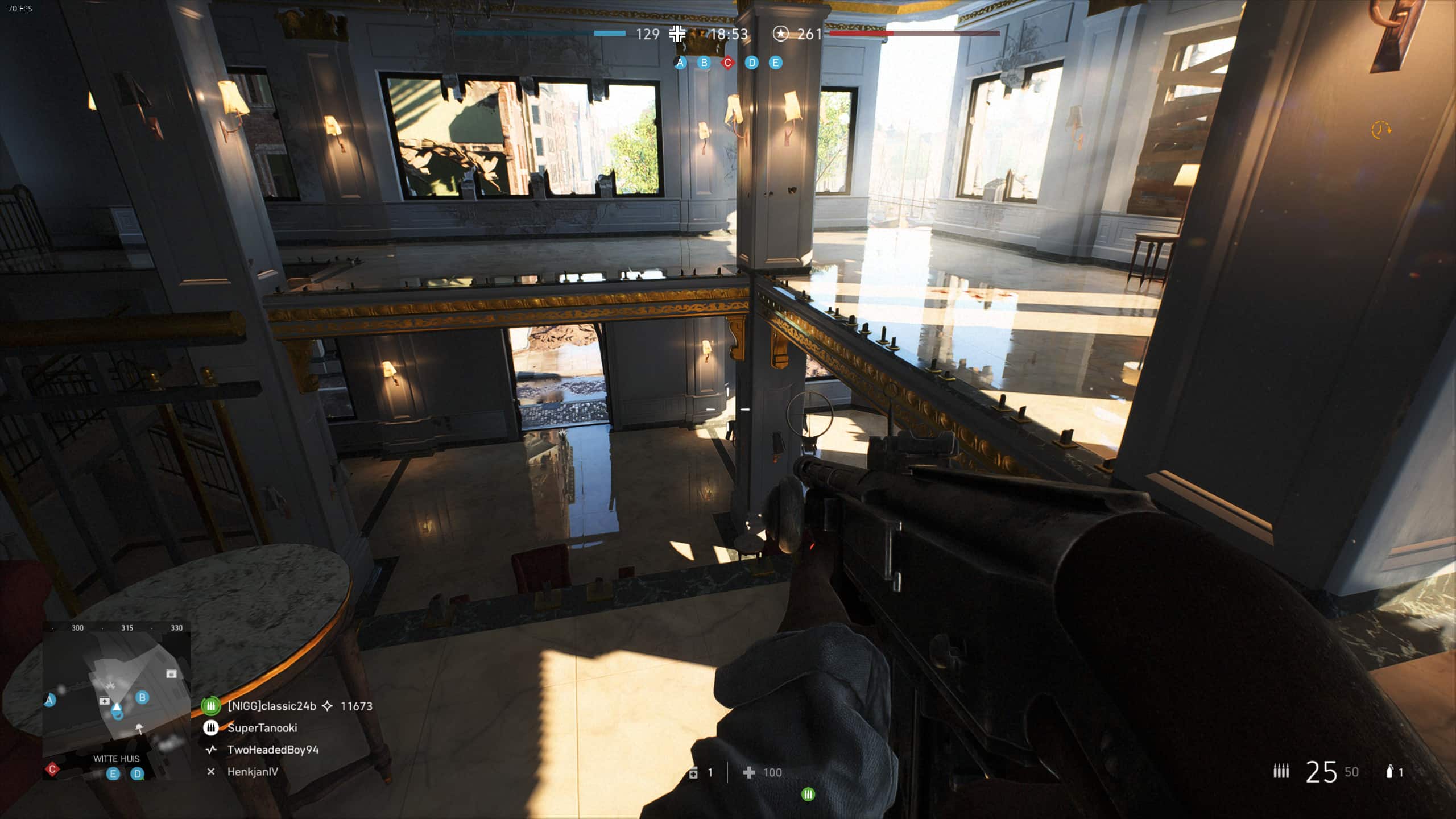Select objective B flag in top capture bar

coord(704,63)
